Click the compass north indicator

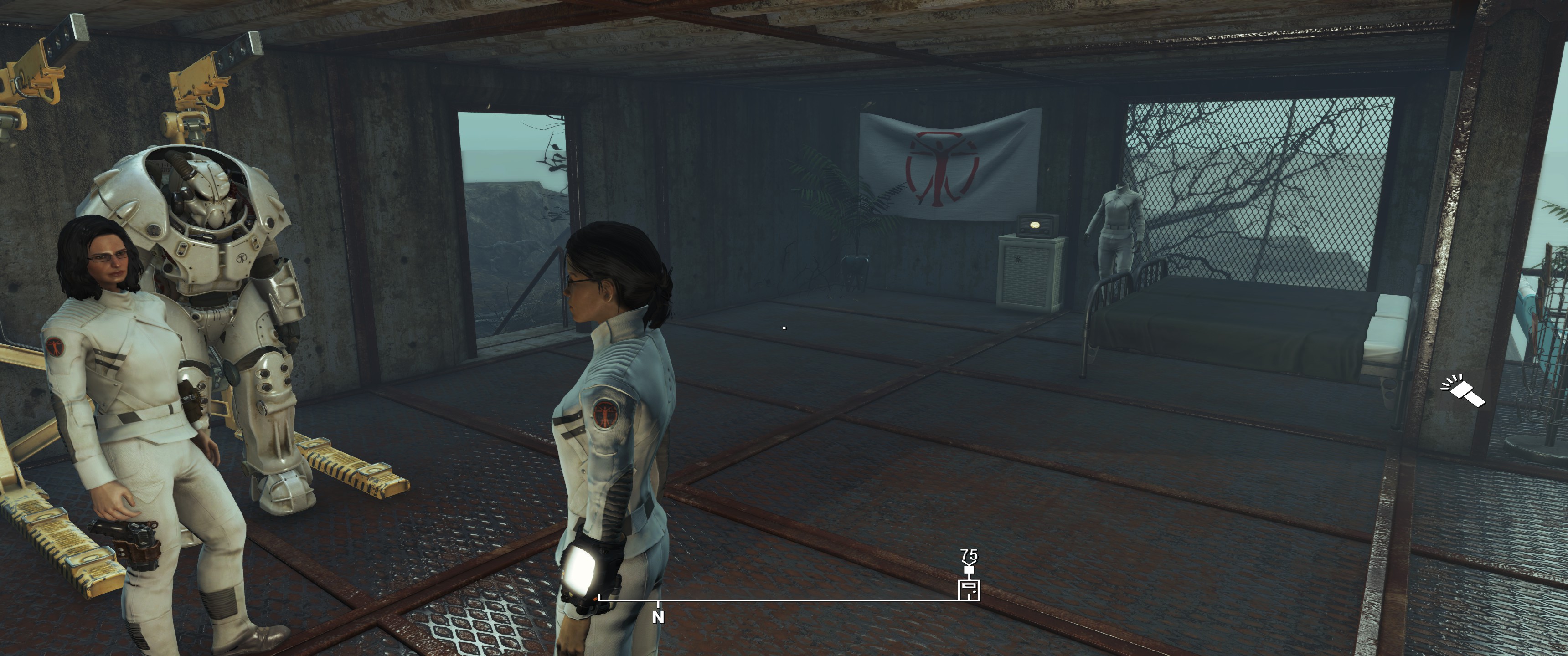pos(658,616)
